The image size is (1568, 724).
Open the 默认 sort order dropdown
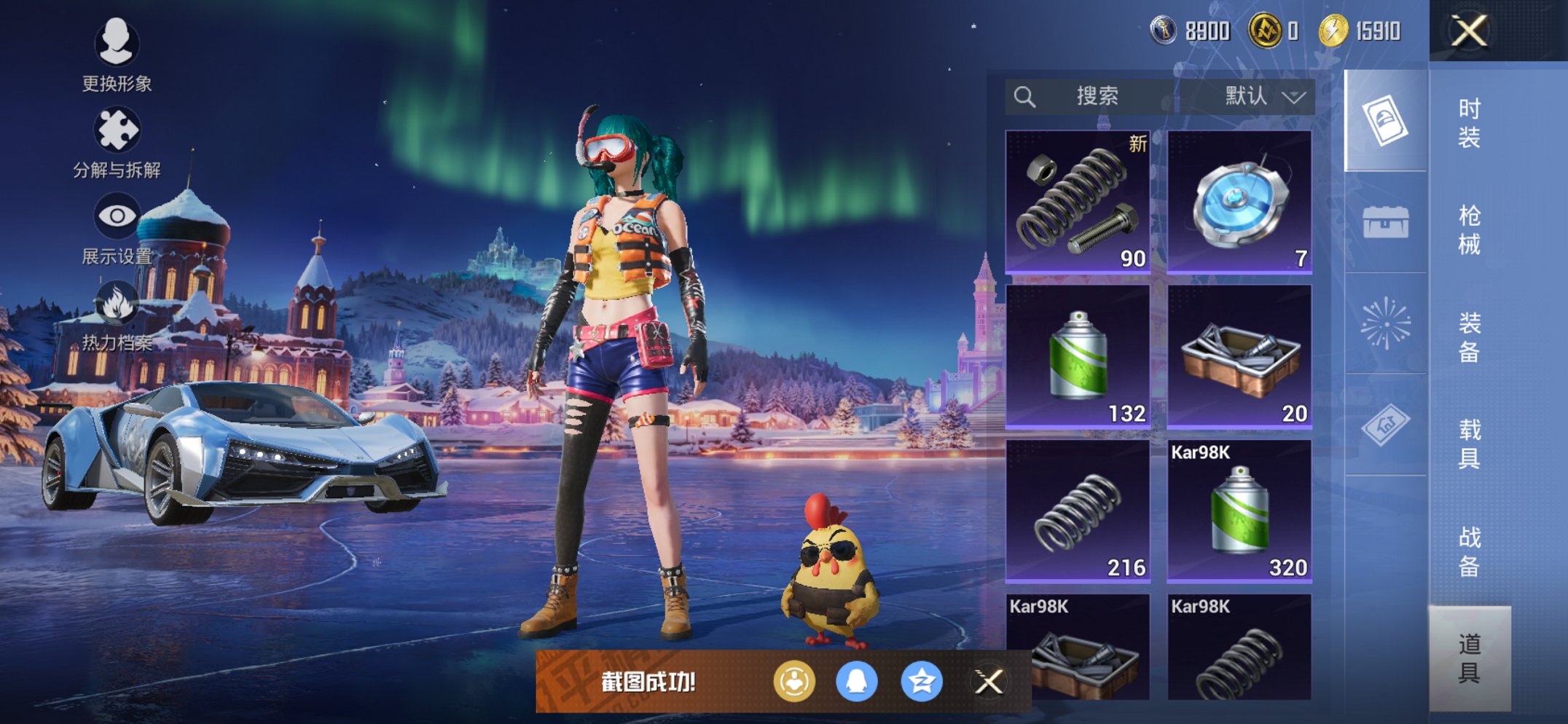(x=1255, y=95)
